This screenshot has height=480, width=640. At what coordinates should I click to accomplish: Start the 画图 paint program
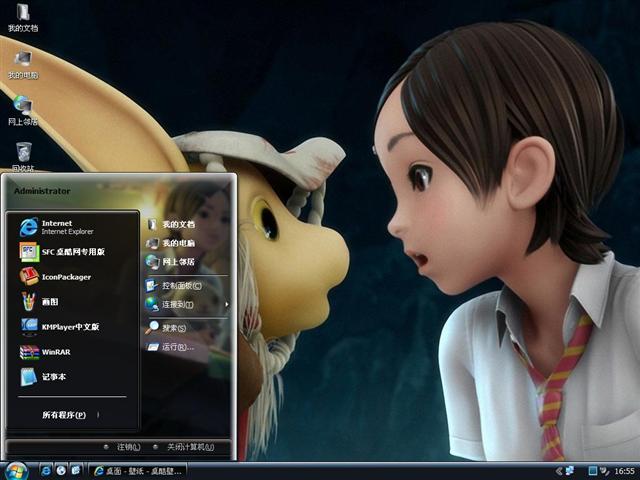(48, 301)
